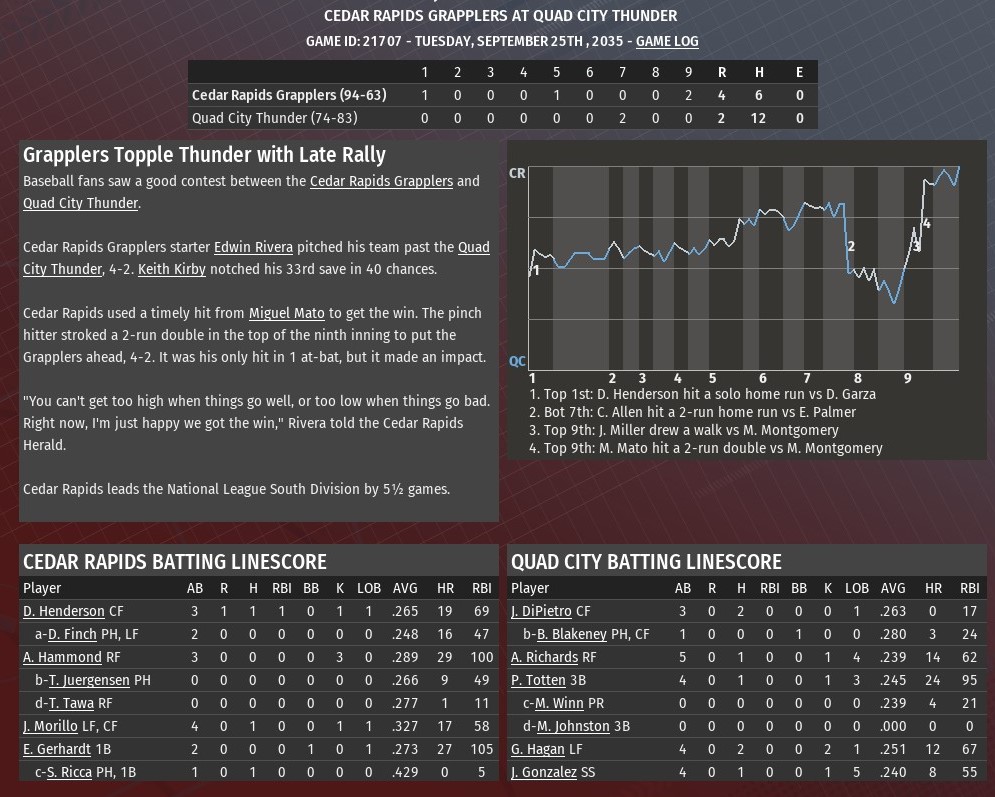Open S. Ricca's player profile

[x=69, y=772]
